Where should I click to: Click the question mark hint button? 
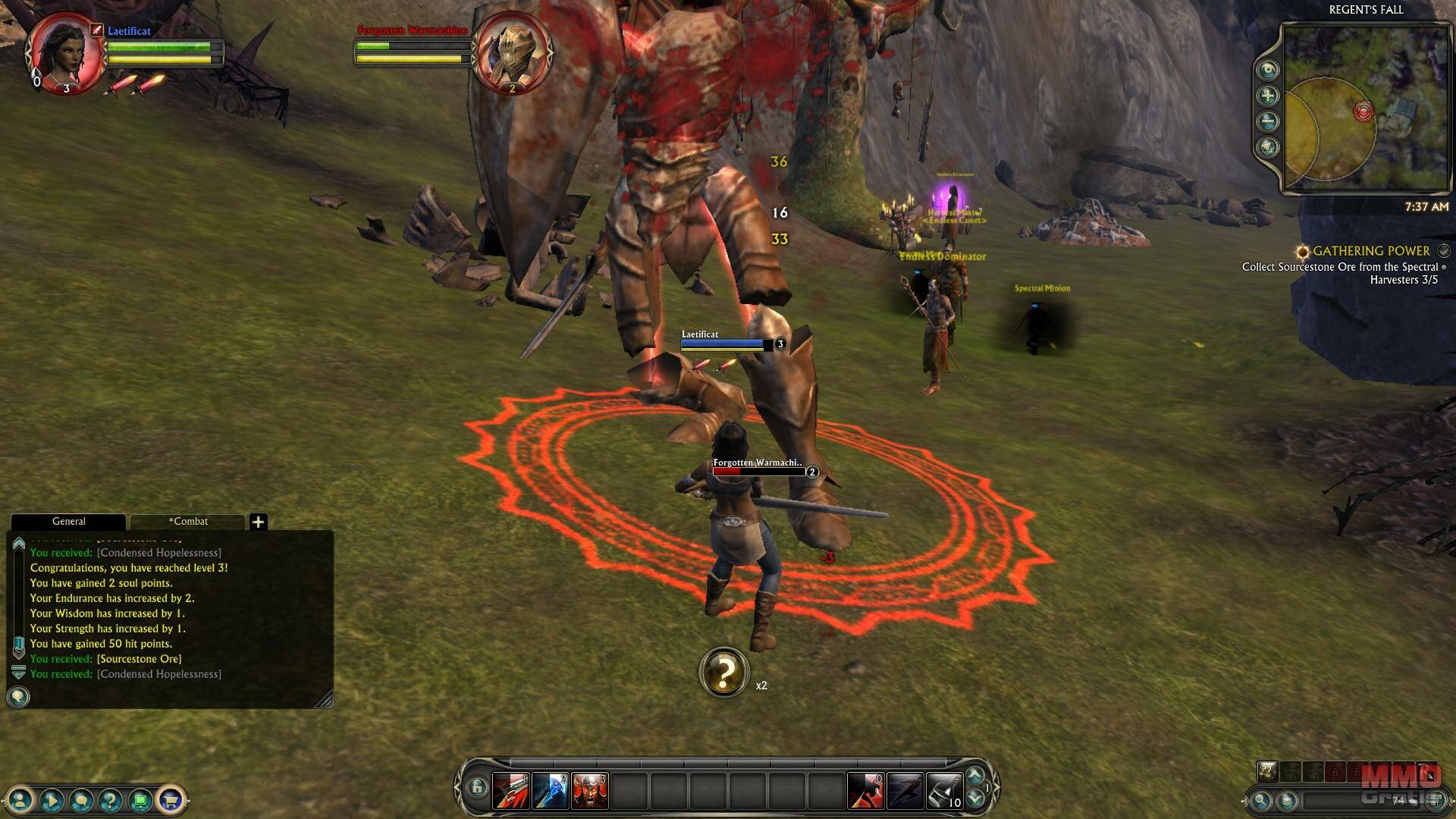click(724, 672)
